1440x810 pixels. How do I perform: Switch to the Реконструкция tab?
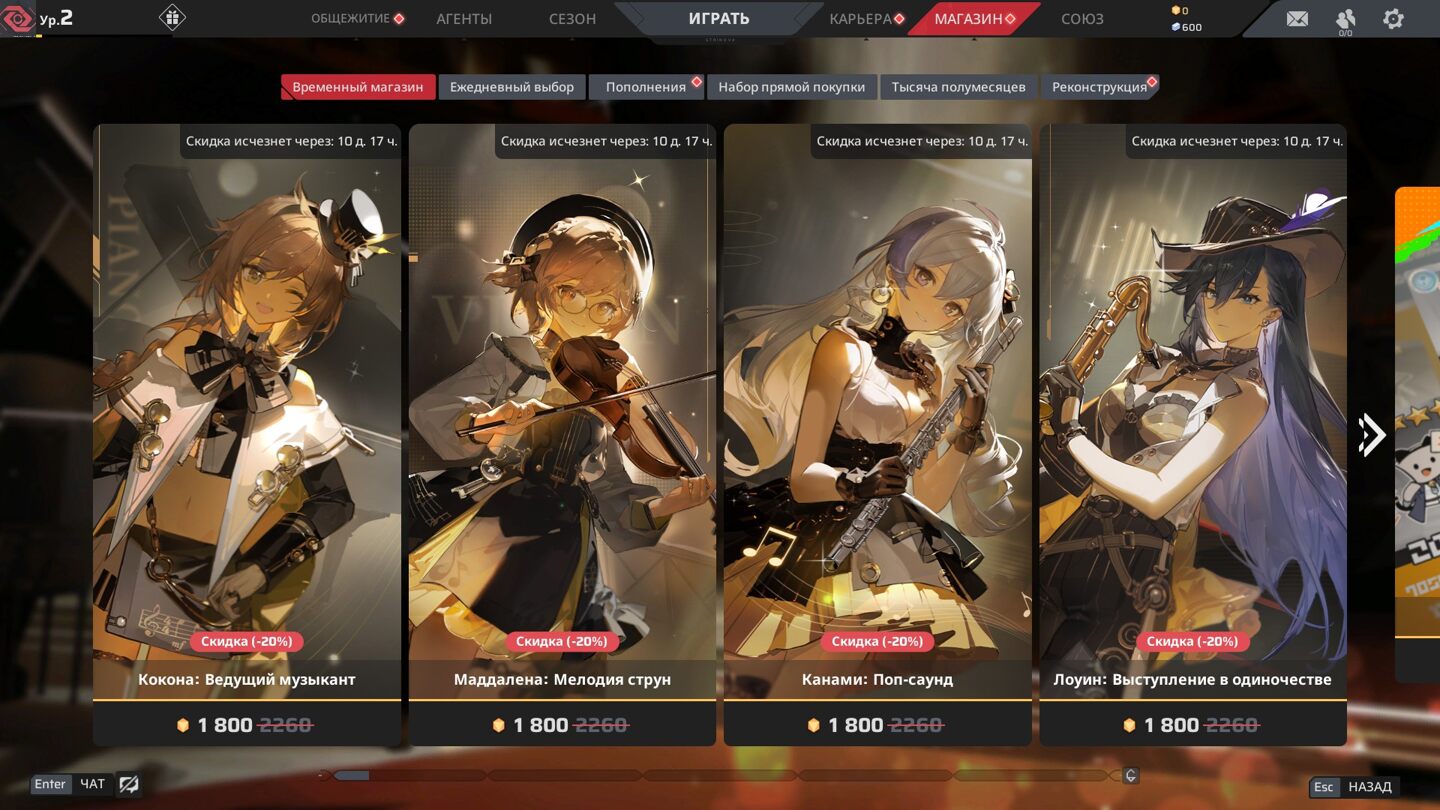point(1099,87)
